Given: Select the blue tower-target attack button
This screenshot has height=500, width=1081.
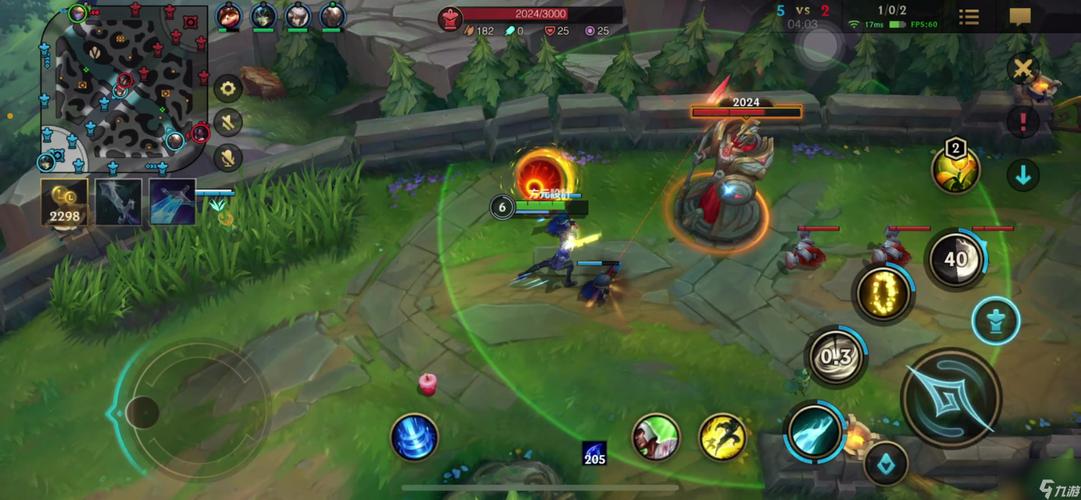Looking at the screenshot, I should [995, 322].
